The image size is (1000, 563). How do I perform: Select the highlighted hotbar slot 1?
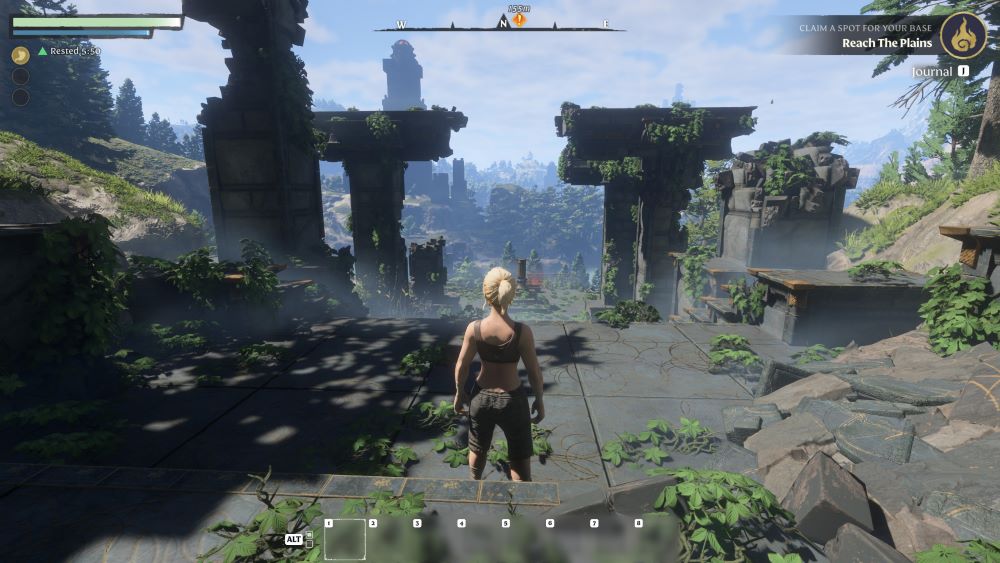(x=345, y=540)
